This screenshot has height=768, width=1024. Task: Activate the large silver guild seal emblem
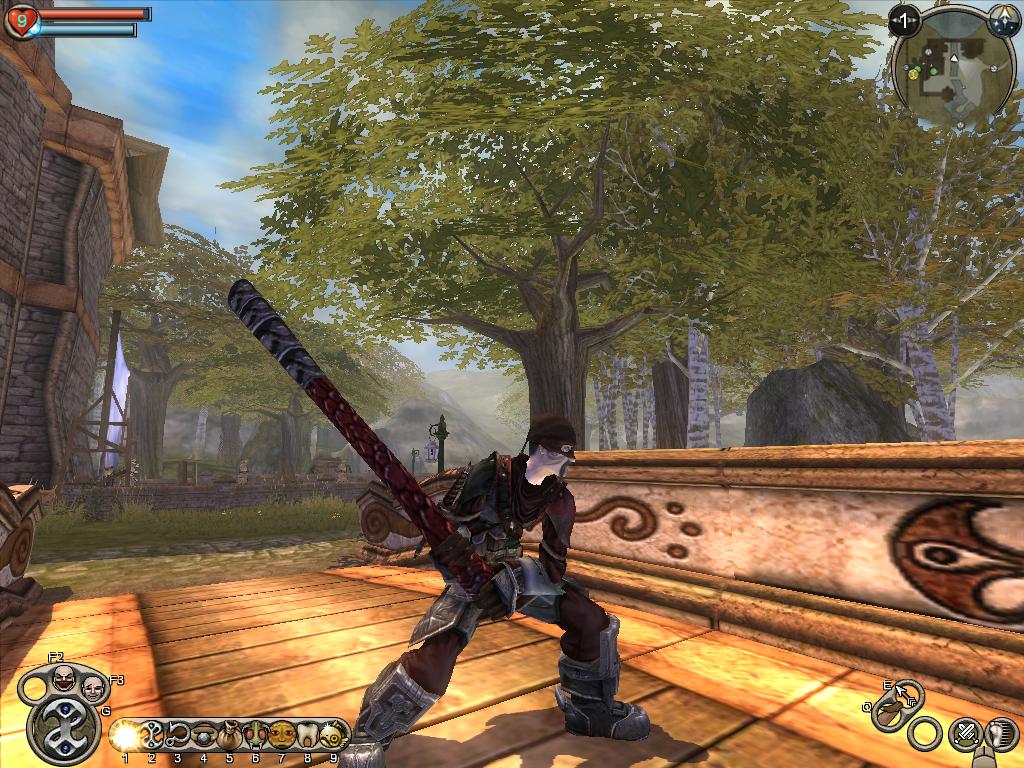click(x=63, y=729)
